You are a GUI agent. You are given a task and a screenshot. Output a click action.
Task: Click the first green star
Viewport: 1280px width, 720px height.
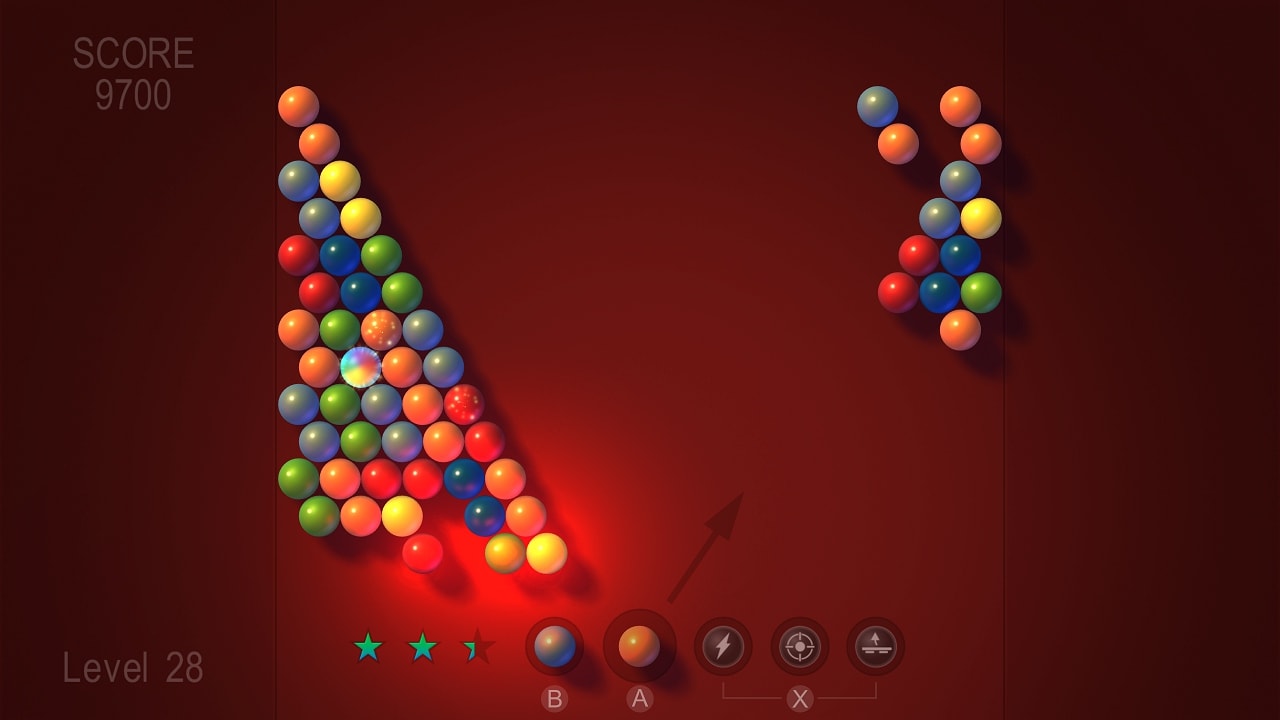pyautogui.click(x=368, y=645)
